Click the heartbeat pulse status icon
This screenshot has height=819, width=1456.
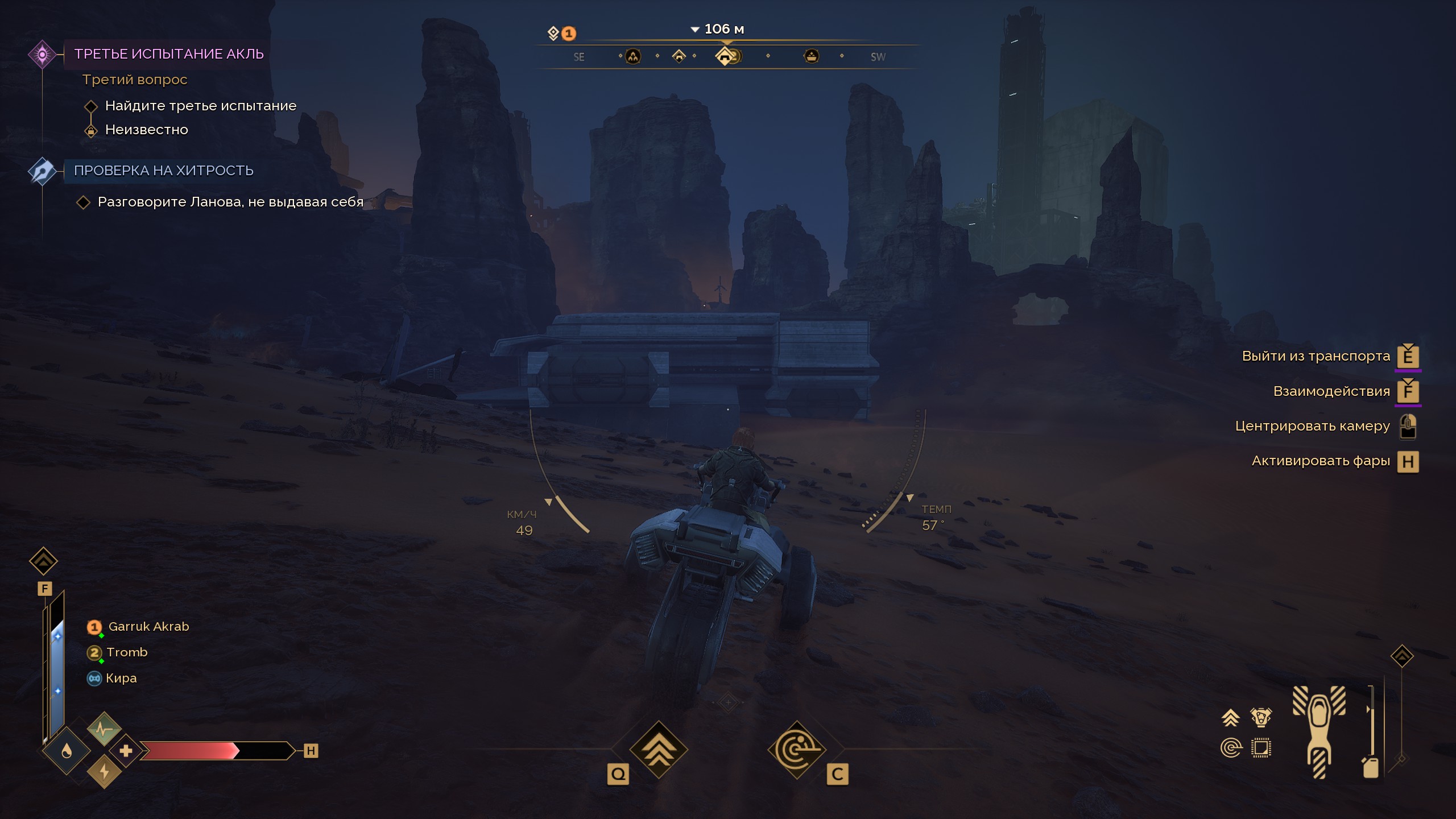coord(104,729)
